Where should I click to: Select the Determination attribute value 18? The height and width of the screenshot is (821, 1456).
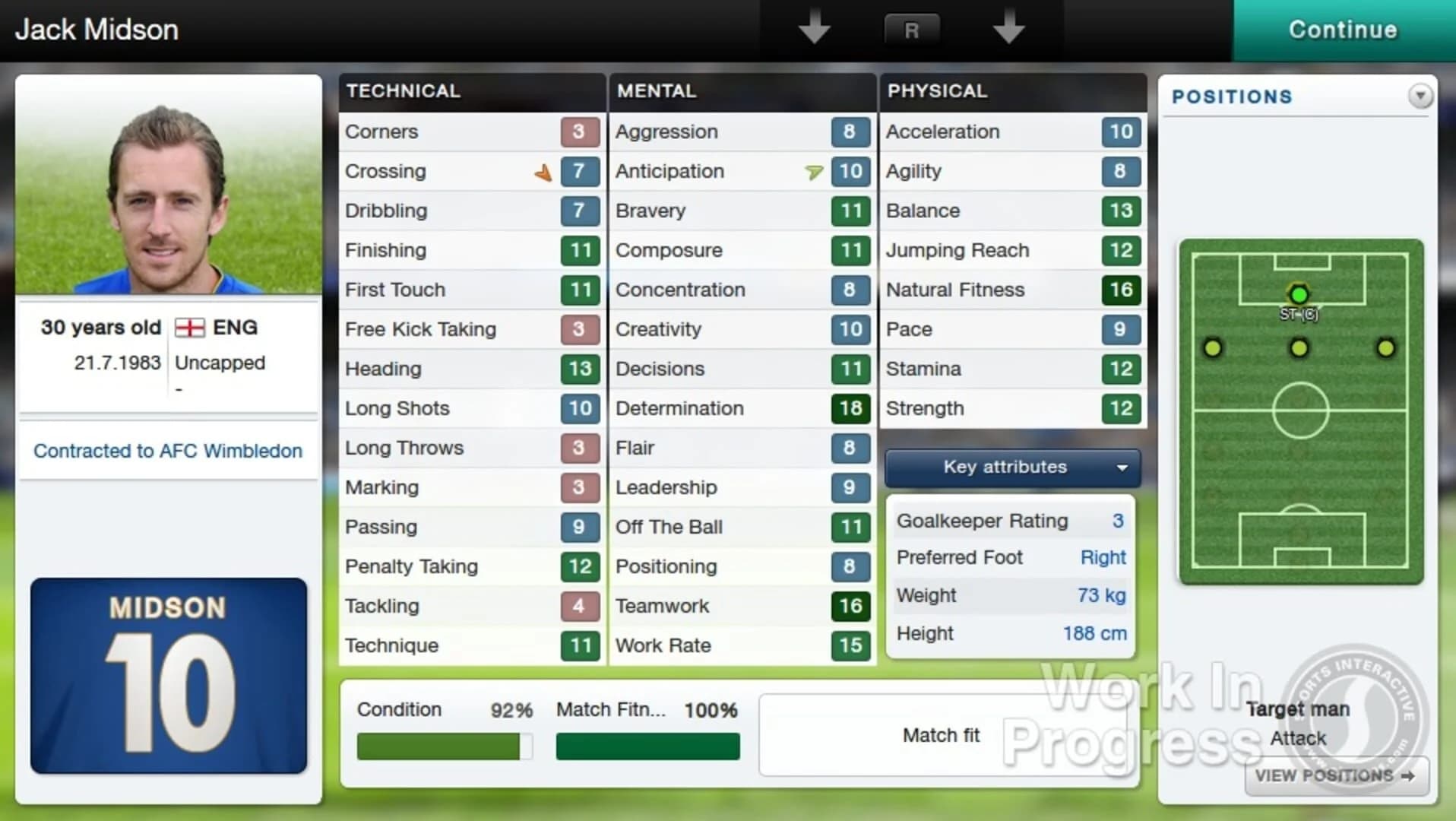tap(850, 408)
